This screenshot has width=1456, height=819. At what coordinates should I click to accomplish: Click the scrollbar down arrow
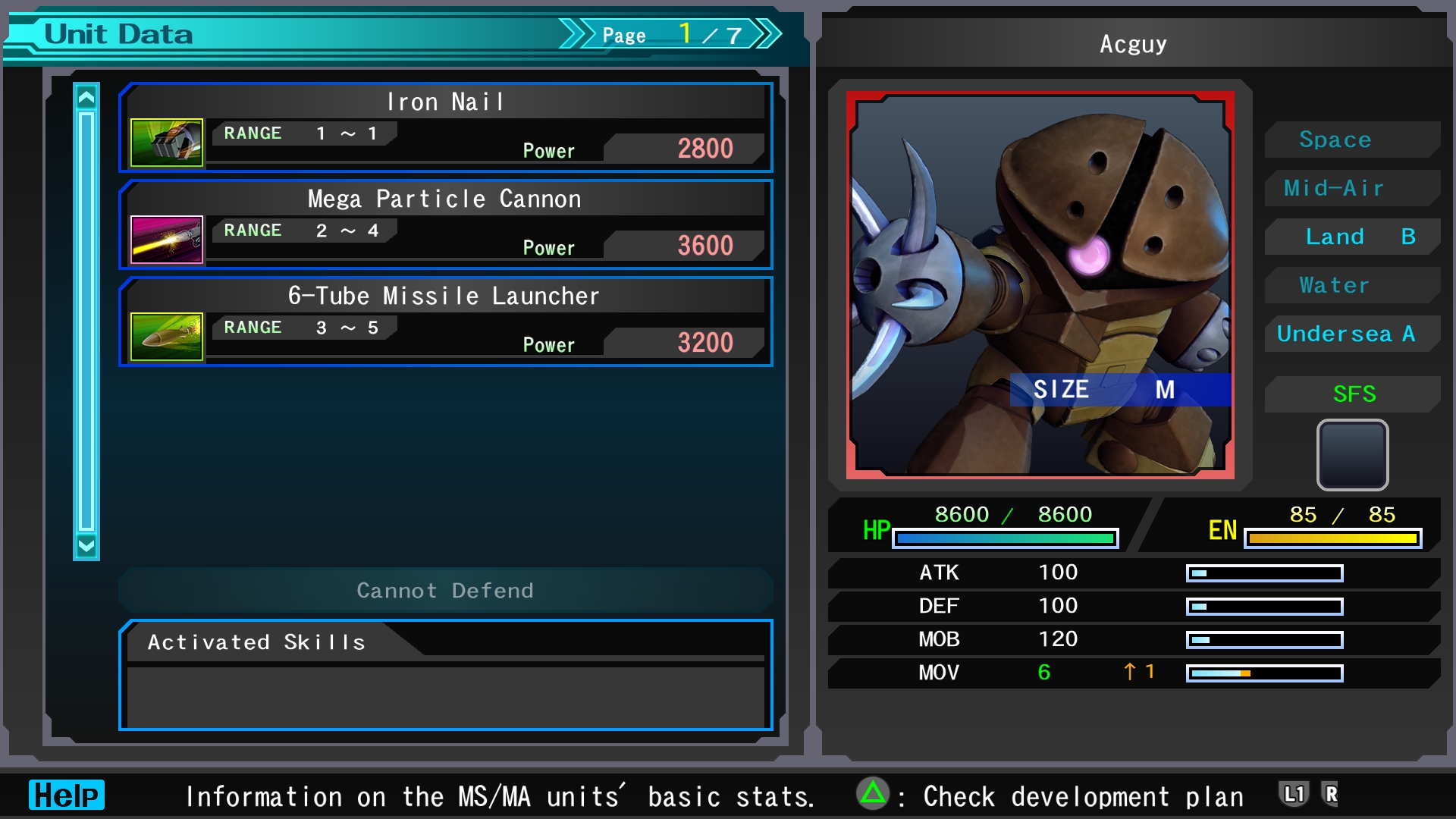point(86,545)
